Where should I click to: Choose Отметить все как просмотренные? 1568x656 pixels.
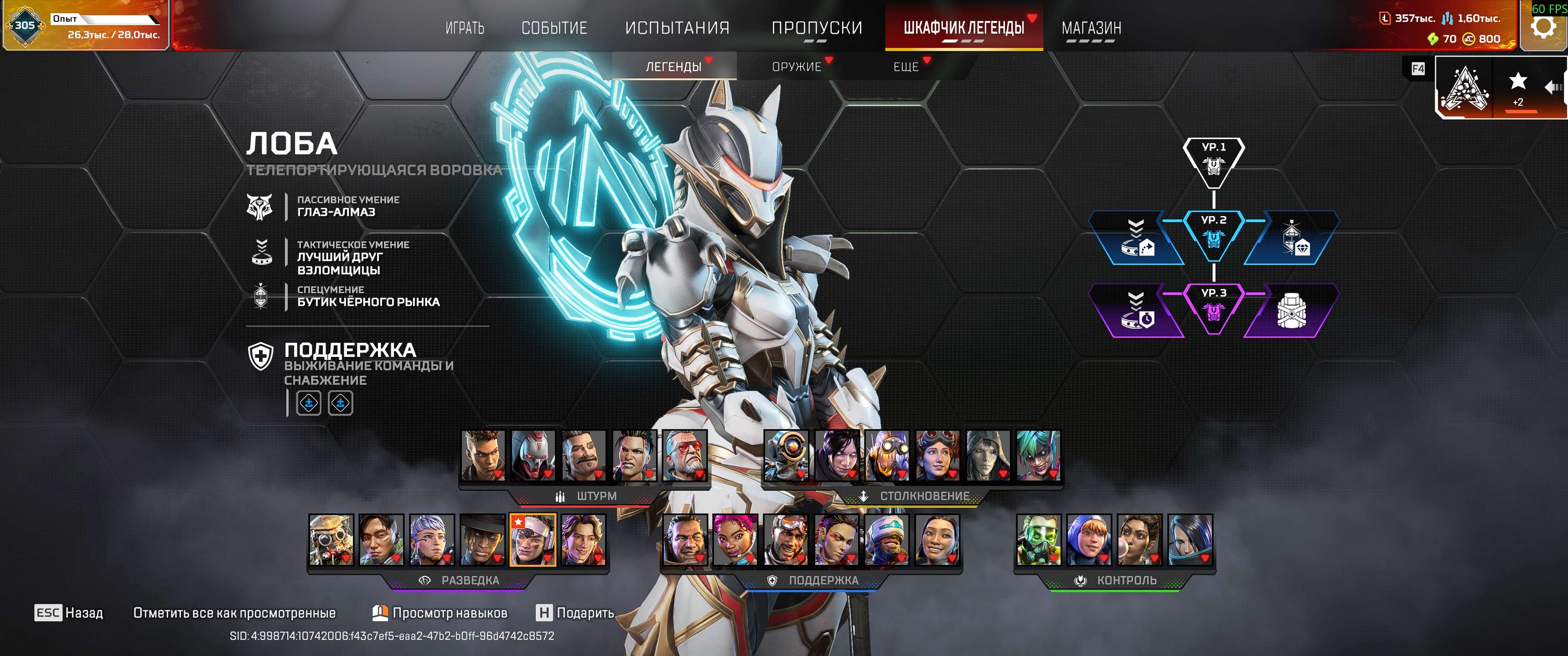tap(234, 613)
